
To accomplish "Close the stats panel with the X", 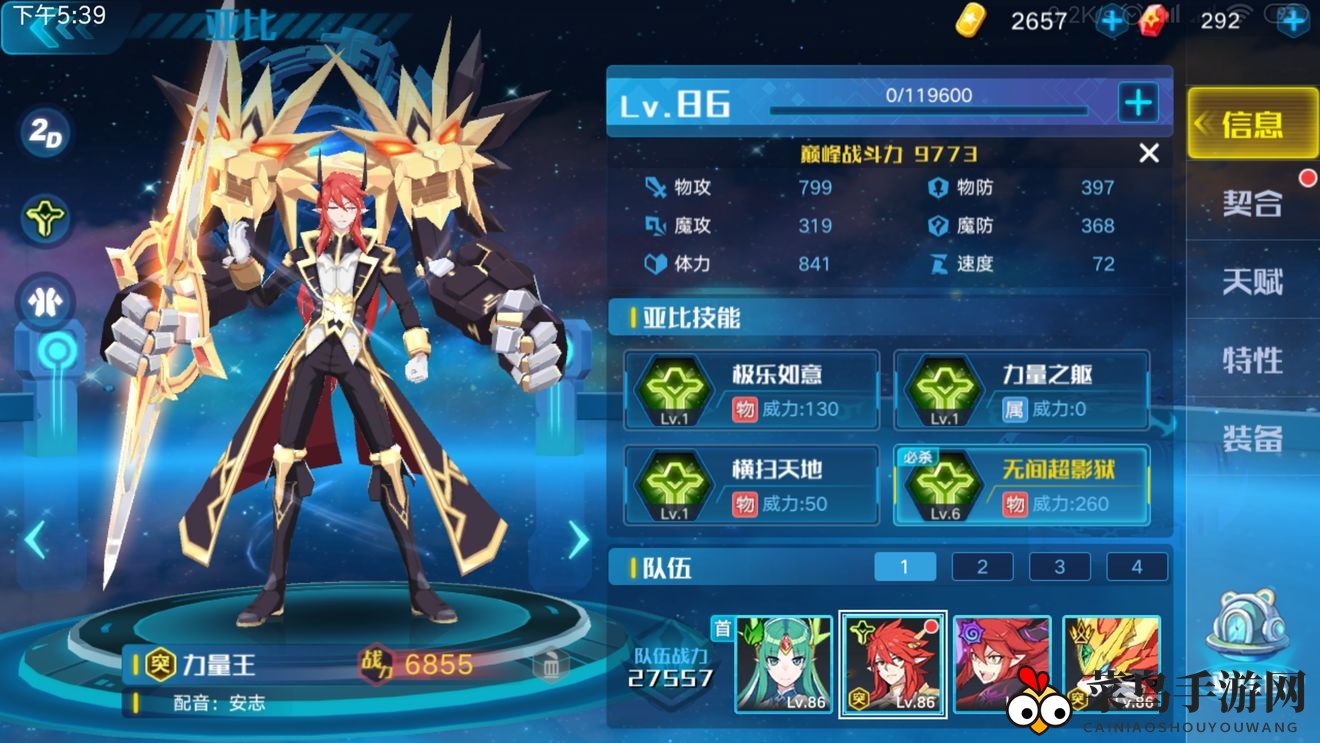I will (x=1149, y=153).
